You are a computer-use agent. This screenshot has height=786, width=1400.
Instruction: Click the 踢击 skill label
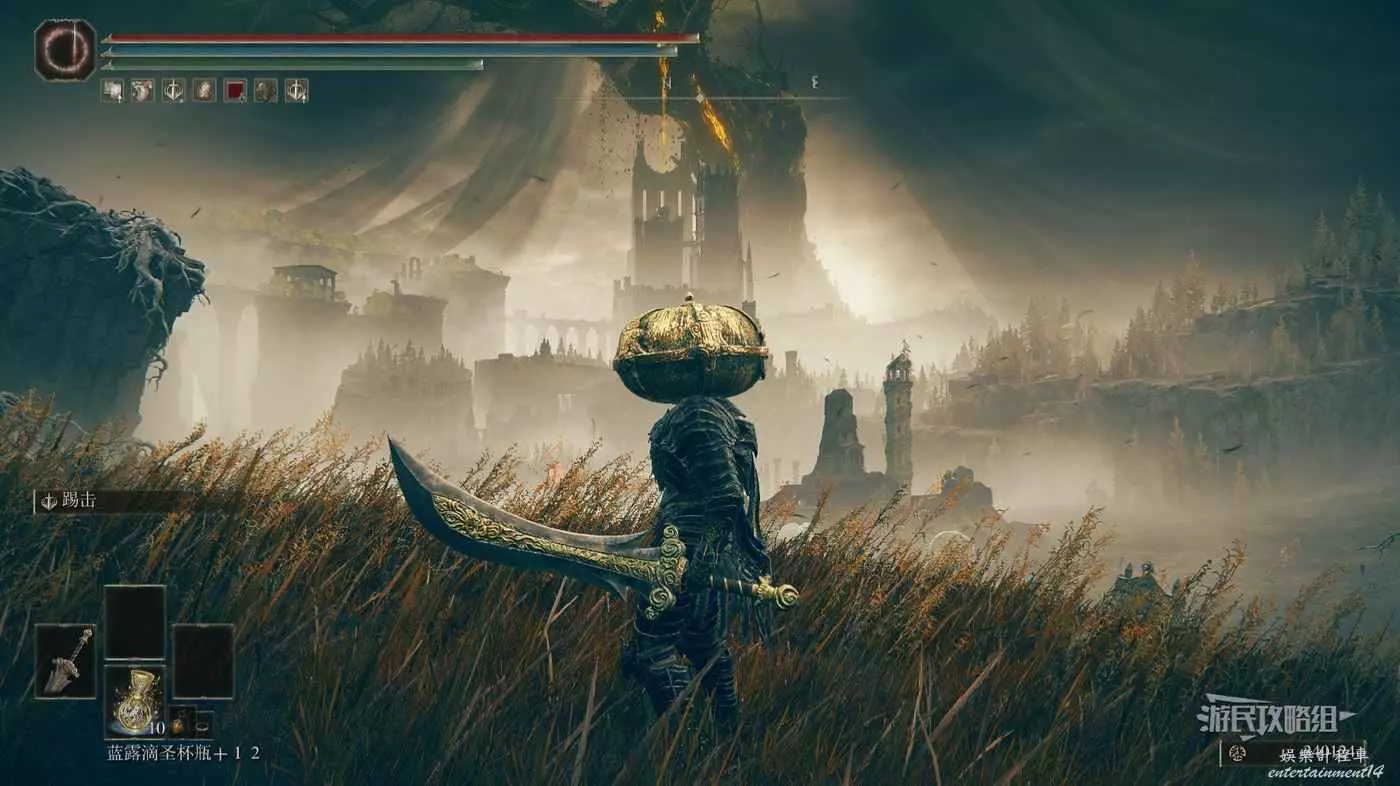pos(78,501)
